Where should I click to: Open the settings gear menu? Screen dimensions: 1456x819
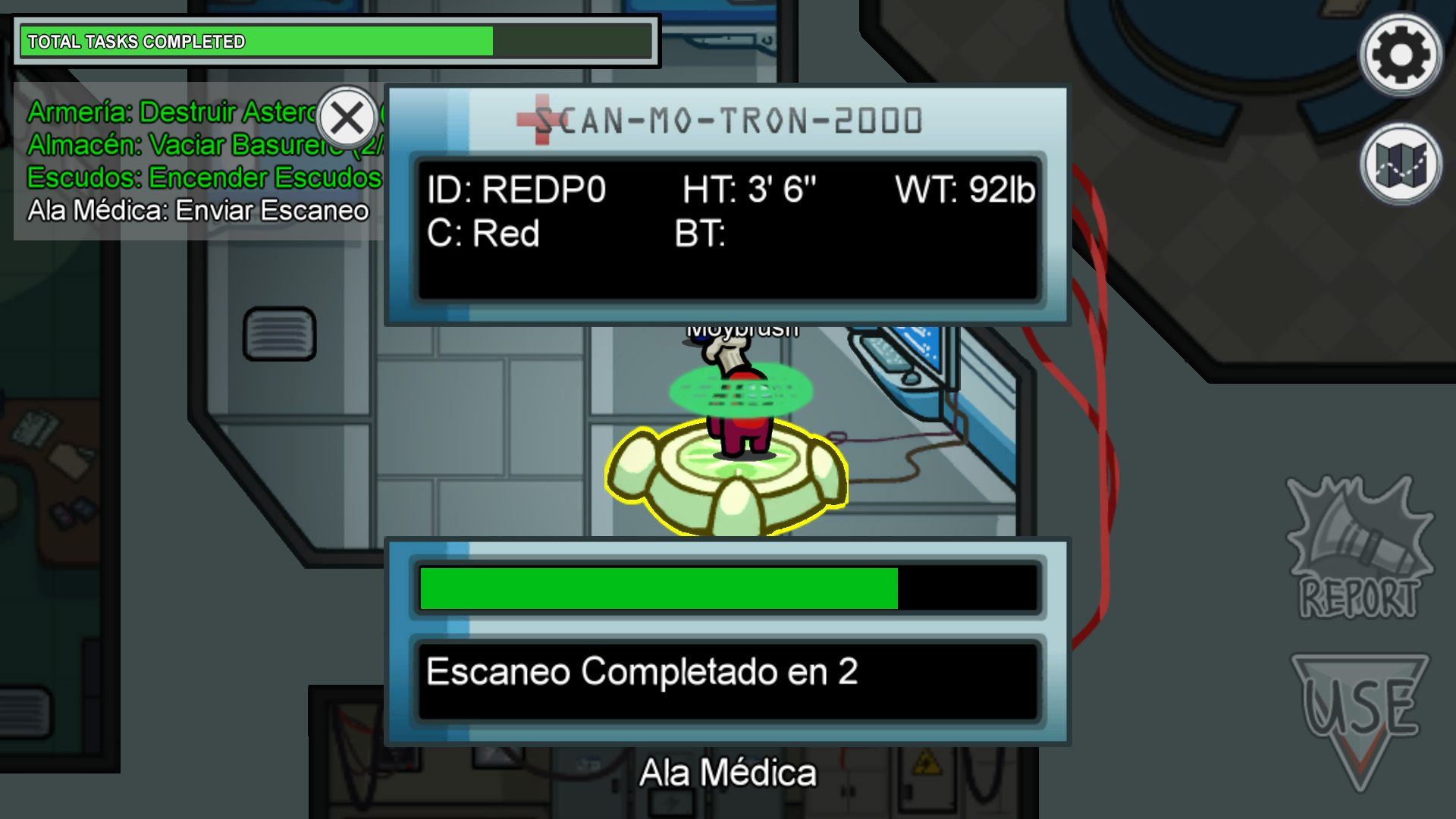(x=1400, y=55)
